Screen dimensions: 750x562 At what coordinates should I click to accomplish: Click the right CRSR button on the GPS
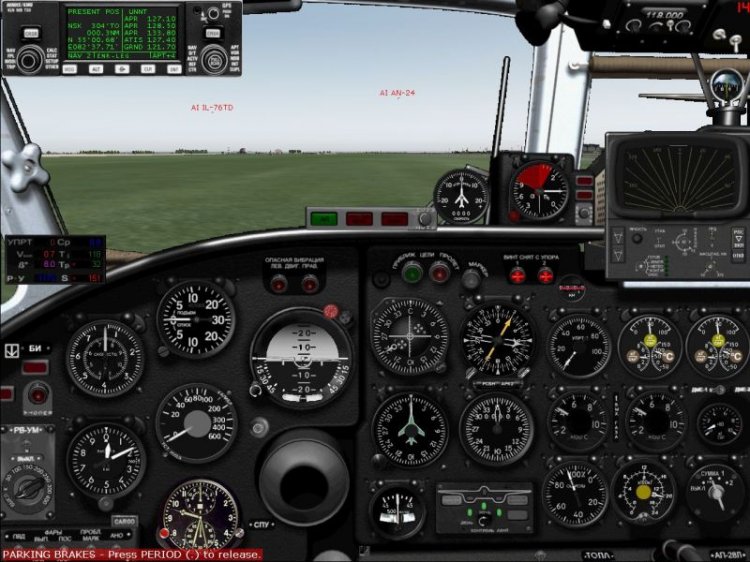[x=213, y=33]
